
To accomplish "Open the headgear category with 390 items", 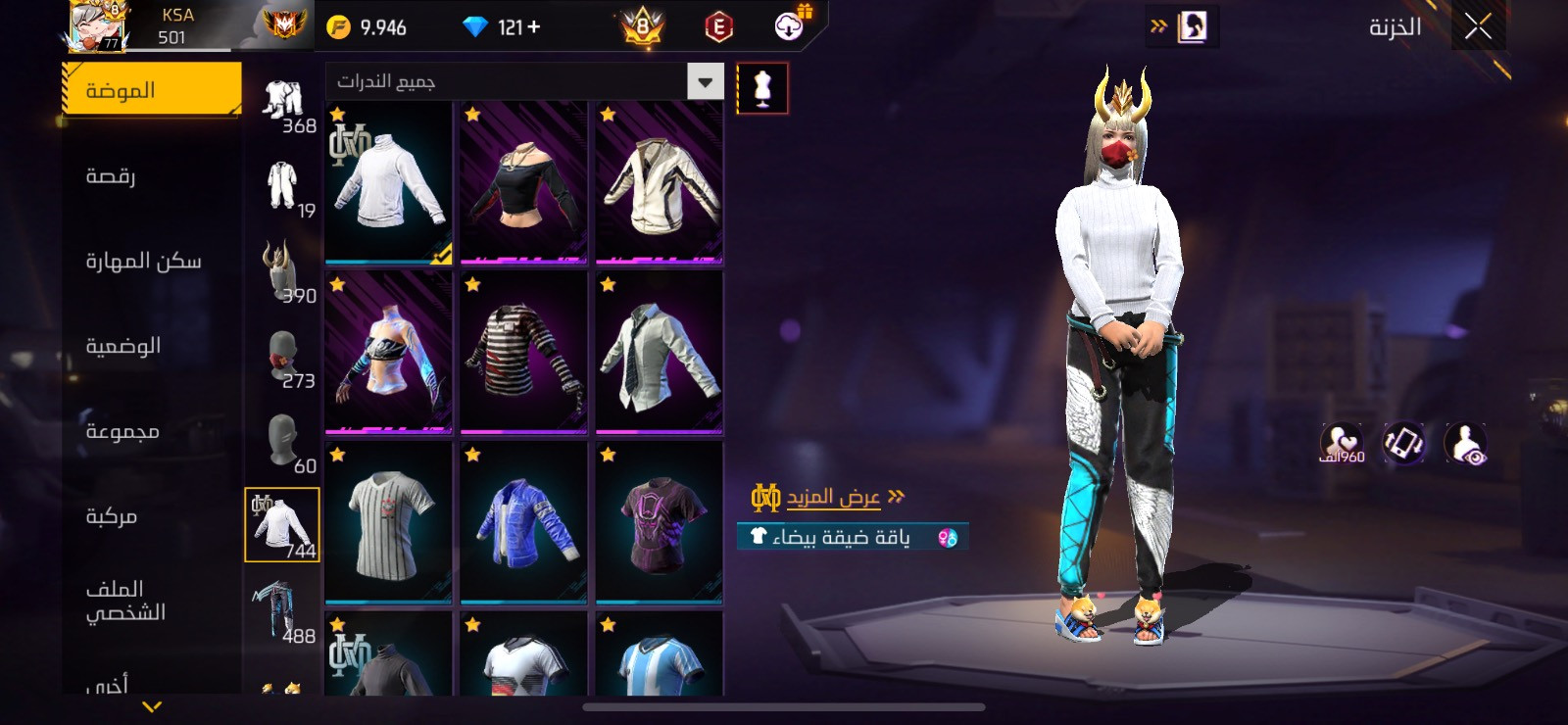I will coord(282,272).
